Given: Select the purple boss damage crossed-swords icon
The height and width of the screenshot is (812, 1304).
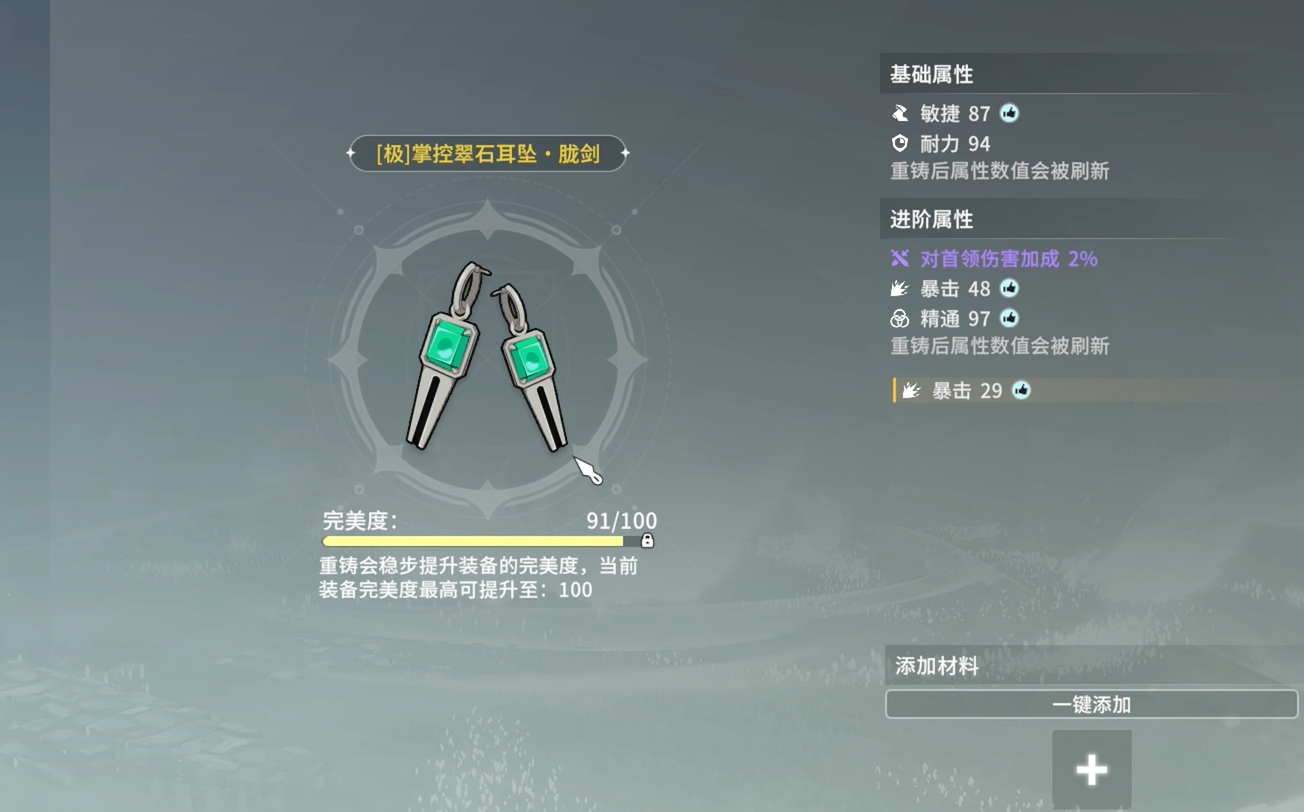Looking at the screenshot, I should pos(898,258).
